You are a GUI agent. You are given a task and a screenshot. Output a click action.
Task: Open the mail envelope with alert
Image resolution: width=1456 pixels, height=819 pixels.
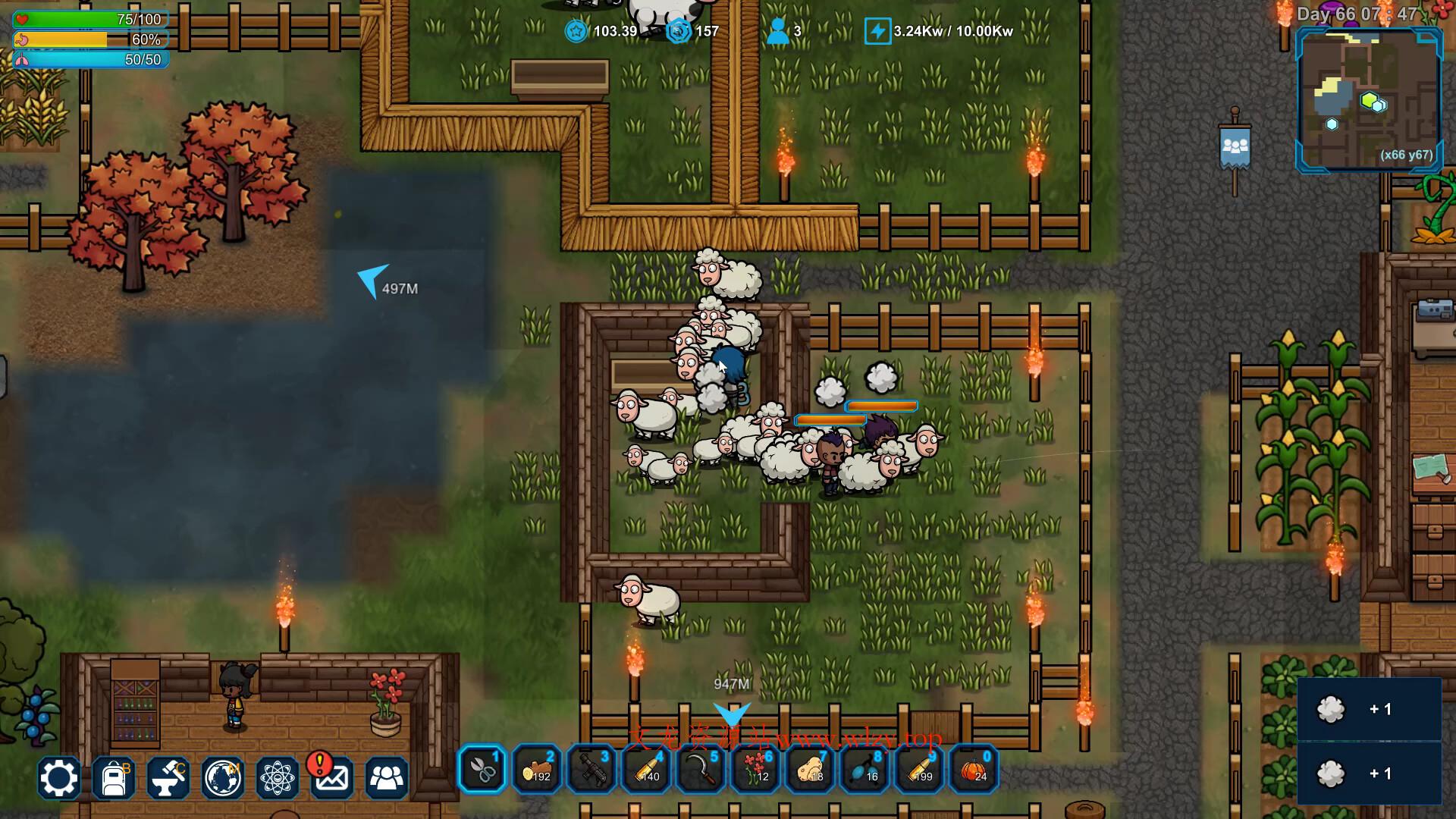click(331, 778)
